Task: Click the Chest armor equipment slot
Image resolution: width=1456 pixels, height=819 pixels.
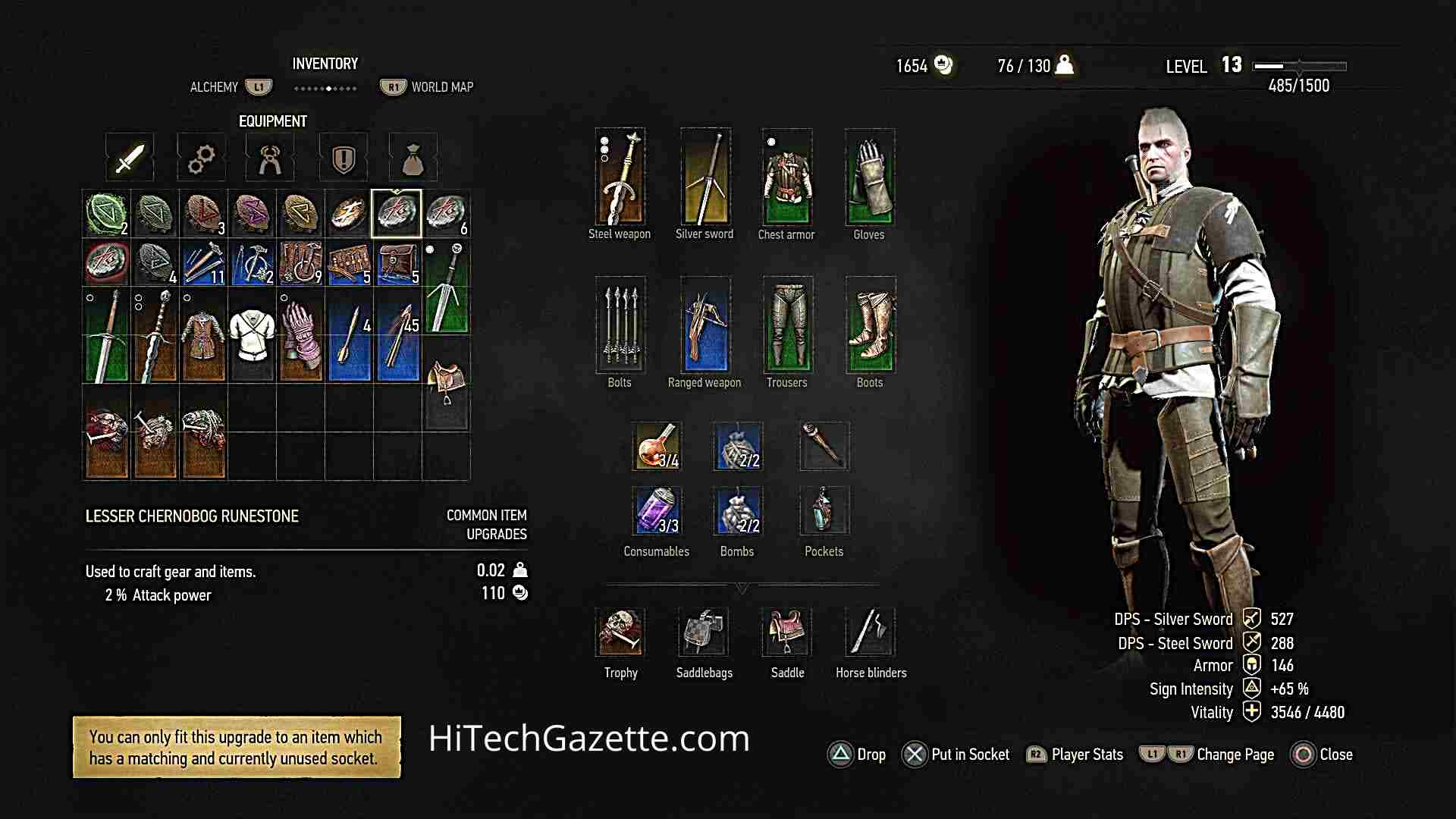Action: 786,178
